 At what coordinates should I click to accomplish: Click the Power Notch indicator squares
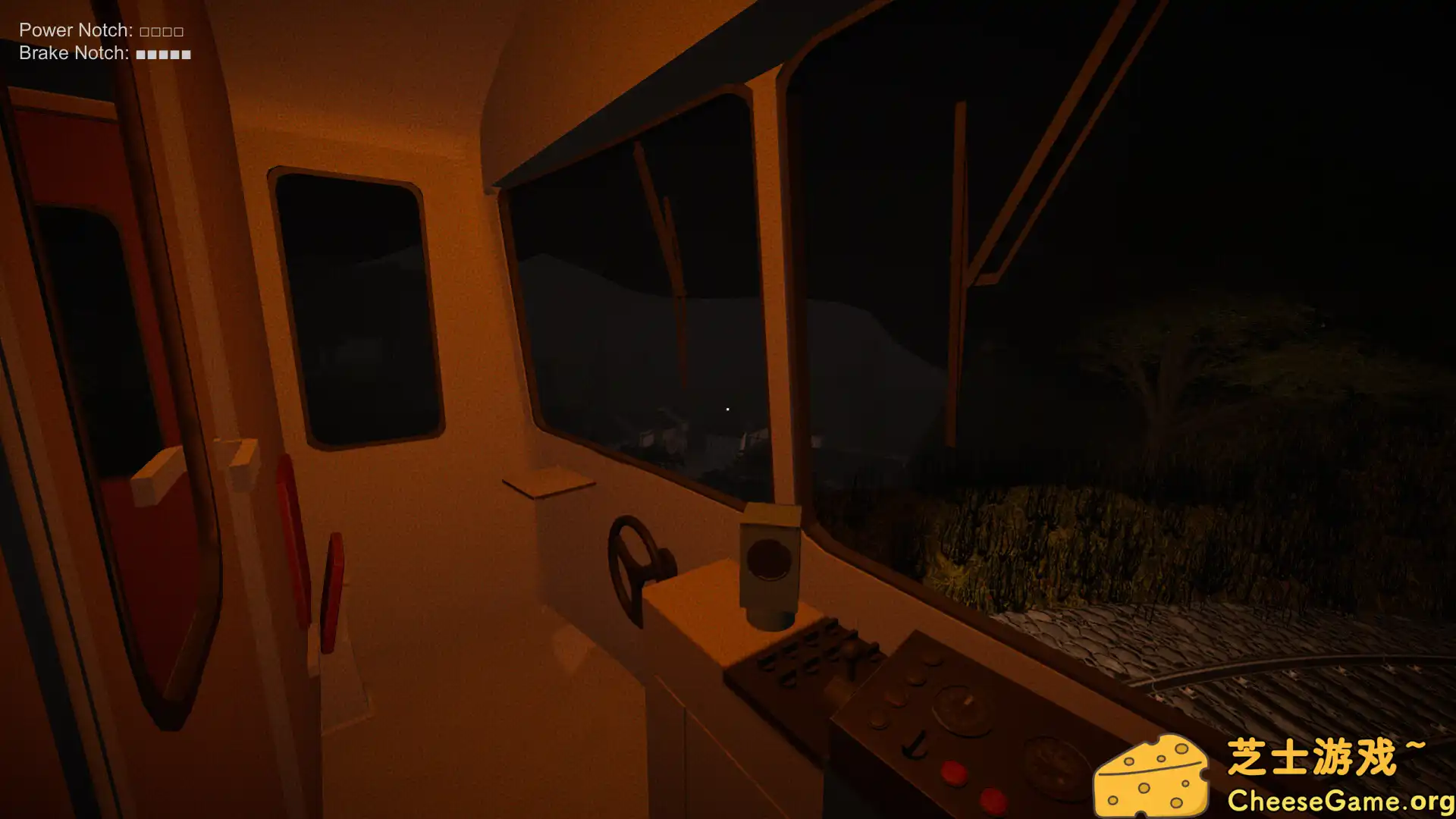(162, 30)
